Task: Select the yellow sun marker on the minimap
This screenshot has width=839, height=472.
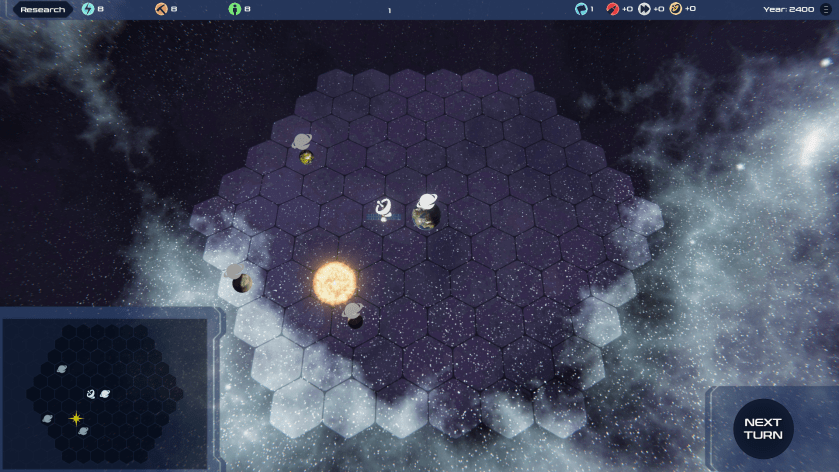Action: [76, 419]
